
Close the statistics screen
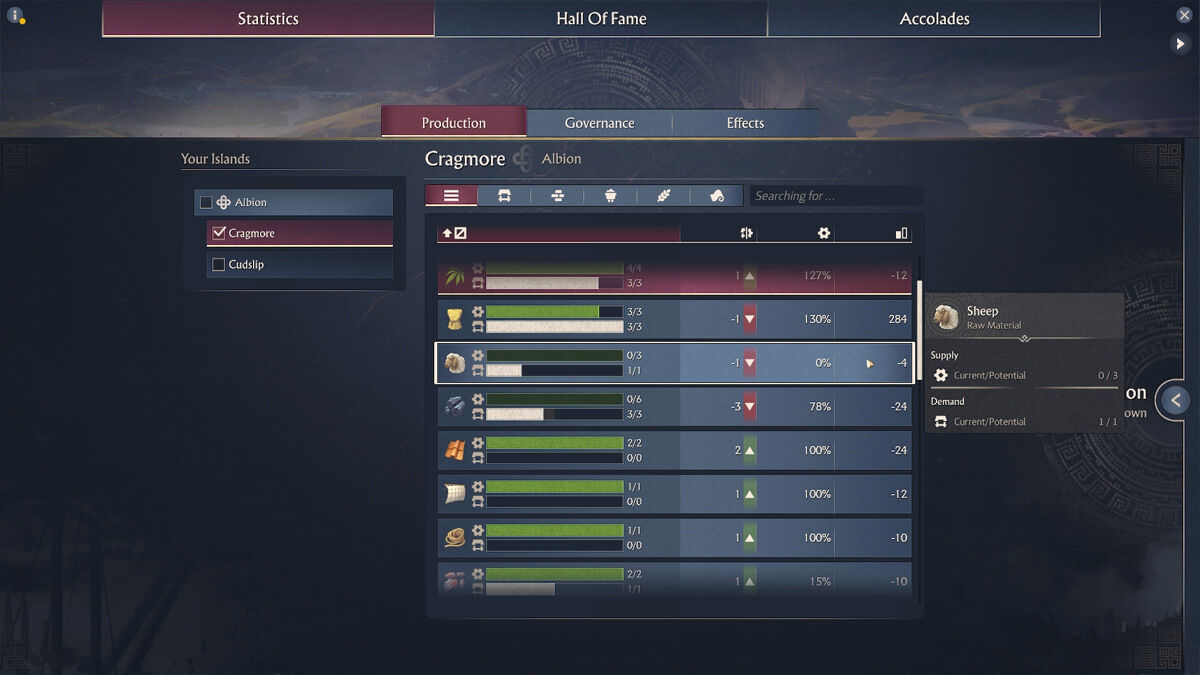point(1184,15)
